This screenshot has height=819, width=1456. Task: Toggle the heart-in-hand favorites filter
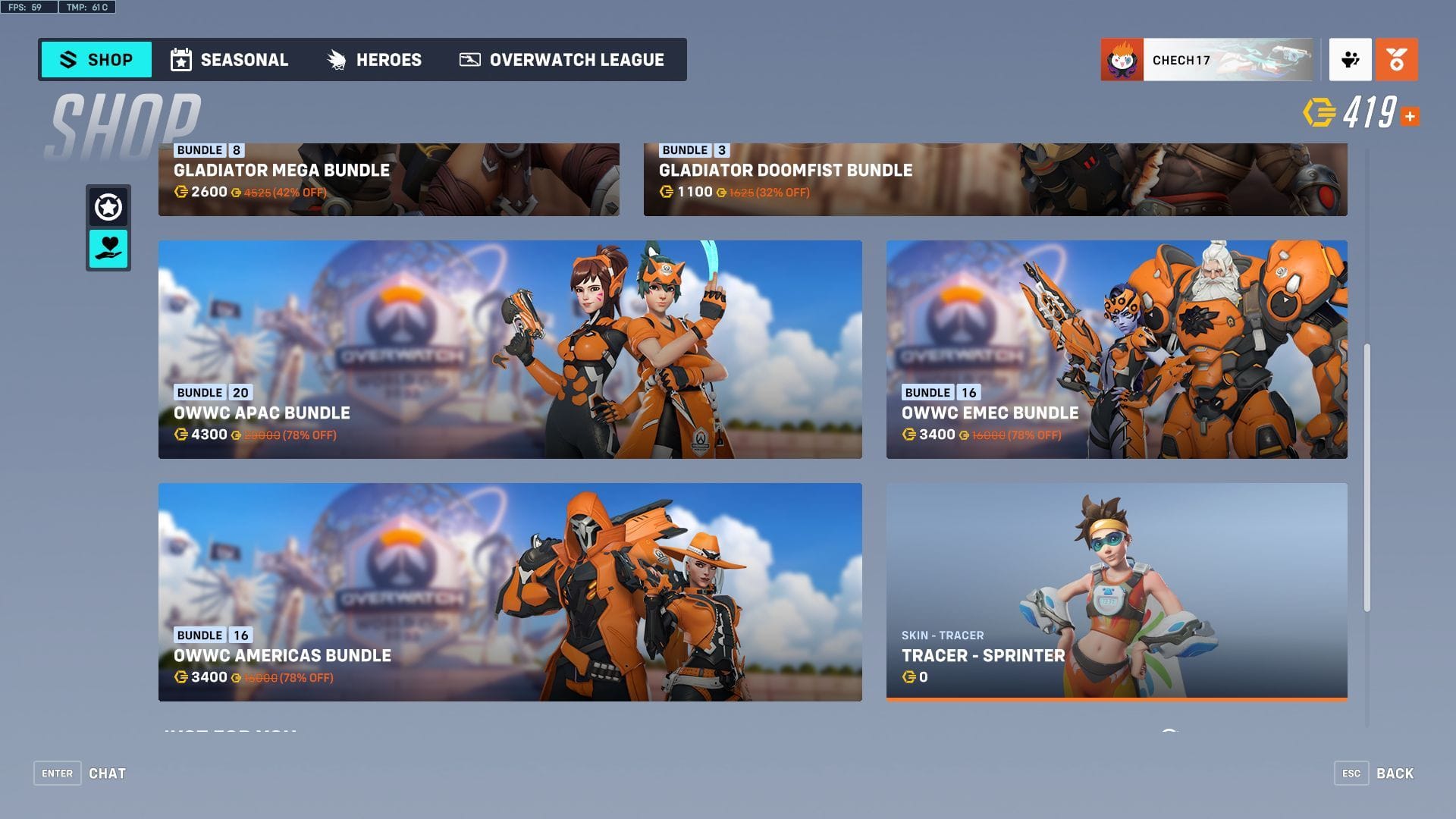[x=108, y=248]
